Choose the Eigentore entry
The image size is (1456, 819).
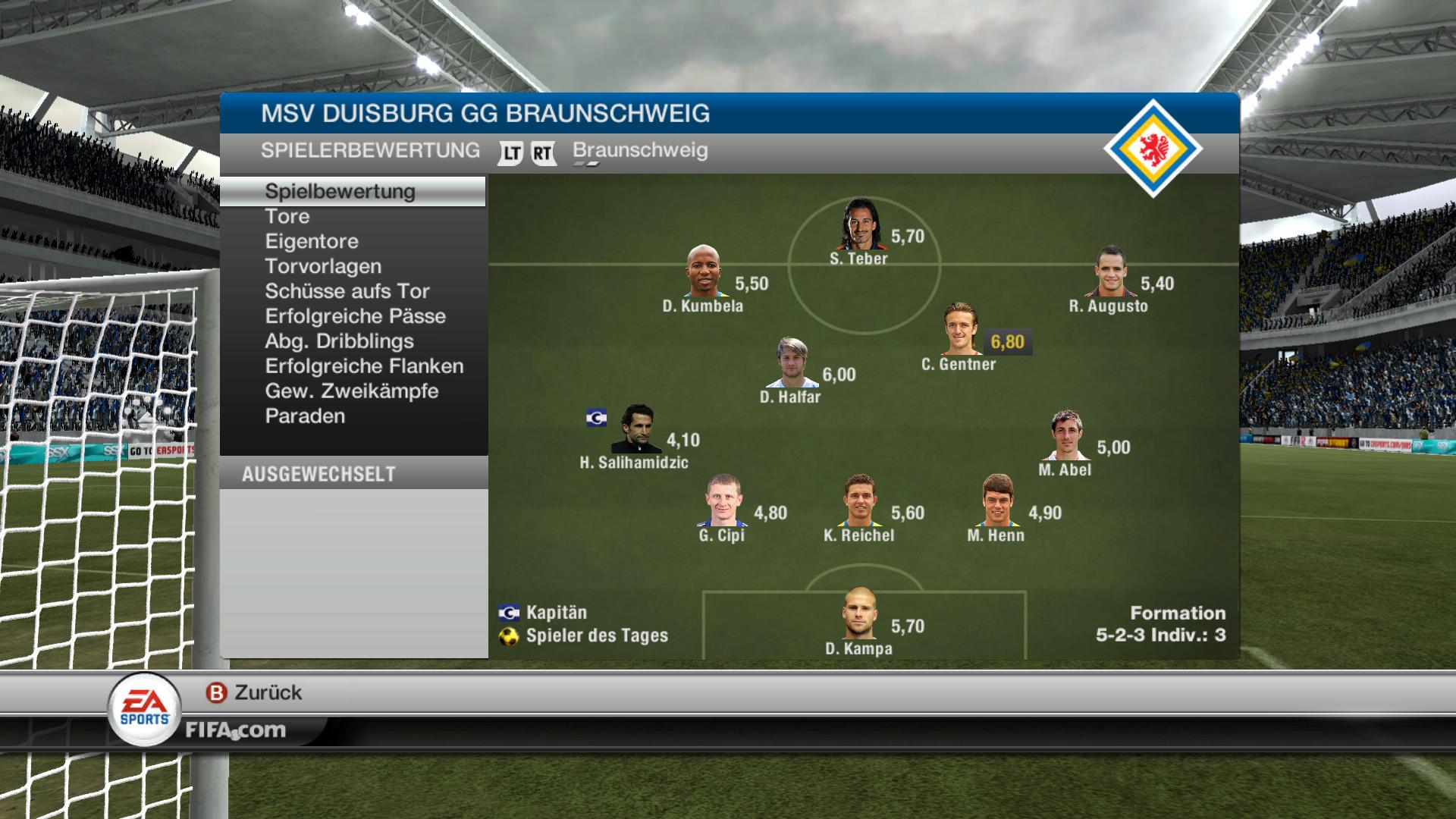(312, 241)
